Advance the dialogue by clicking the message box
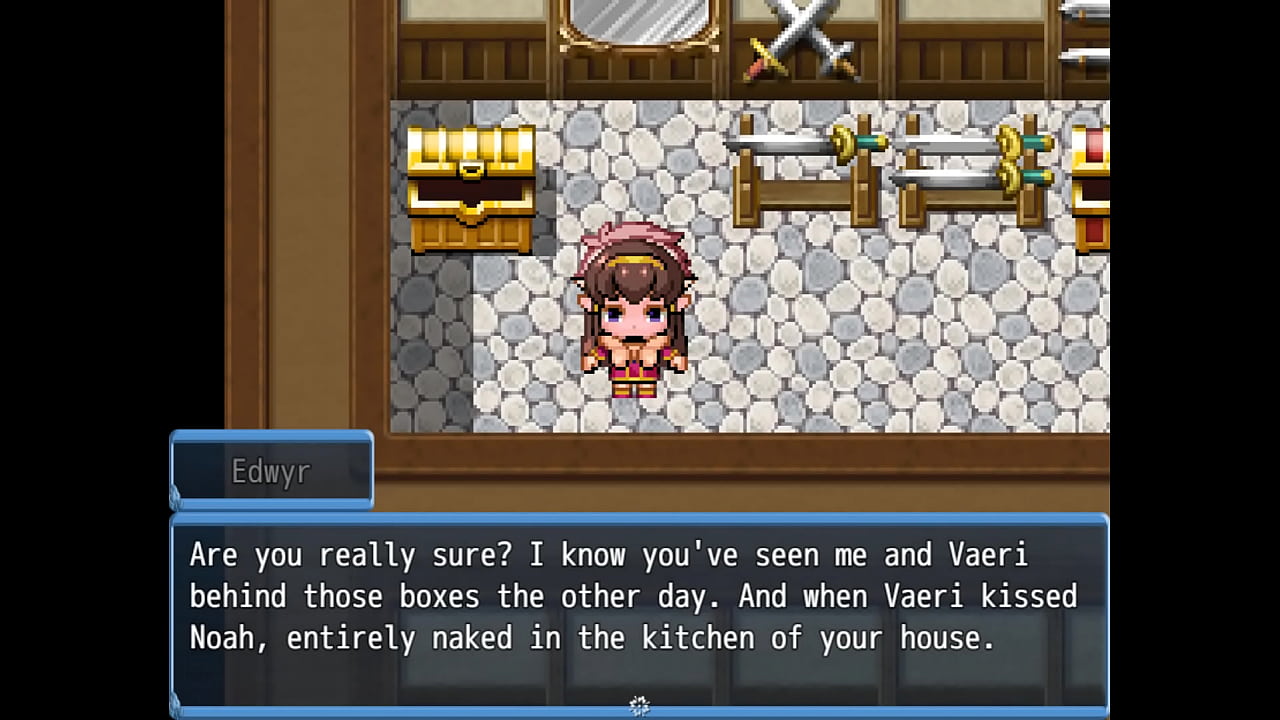Screen dimensions: 1280x720 tap(639, 610)
